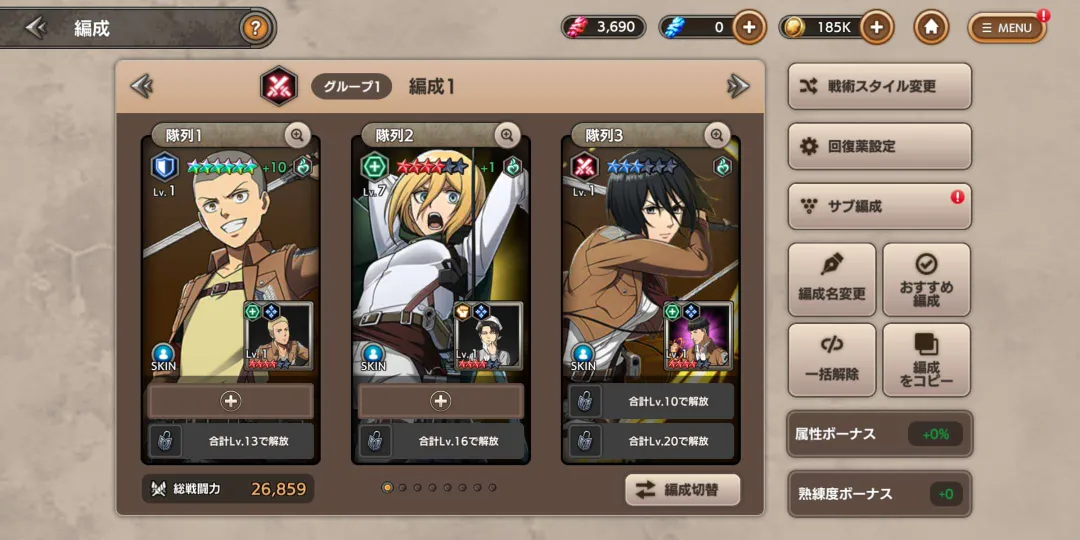Open the MENU button
This screenshot has width=1080, height=540.
[x=1007, y=28]
